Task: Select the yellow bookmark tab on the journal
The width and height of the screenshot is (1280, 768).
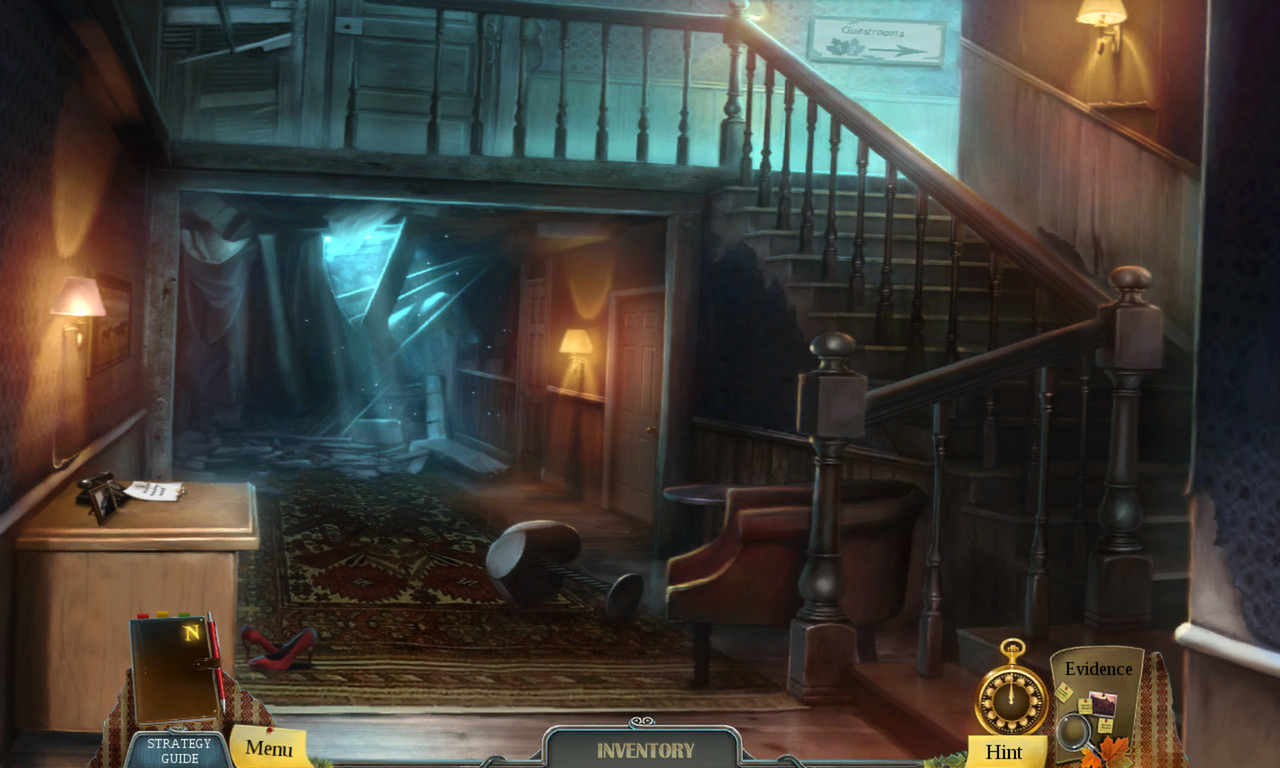Action: 161,613
